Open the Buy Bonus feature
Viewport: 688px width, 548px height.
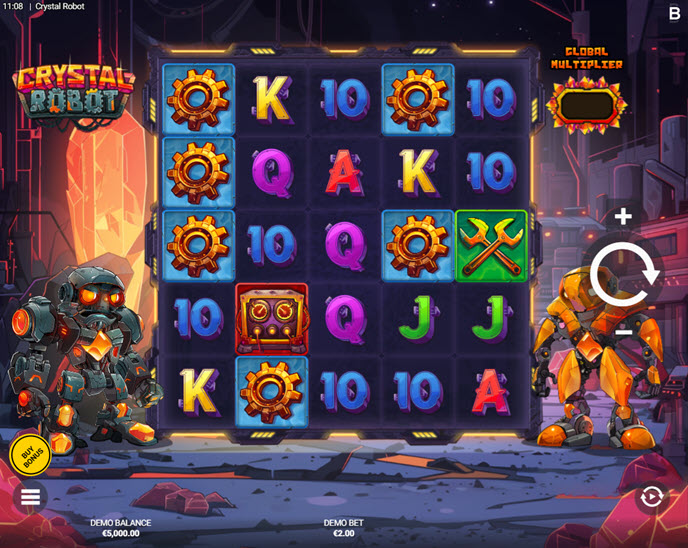33,453
